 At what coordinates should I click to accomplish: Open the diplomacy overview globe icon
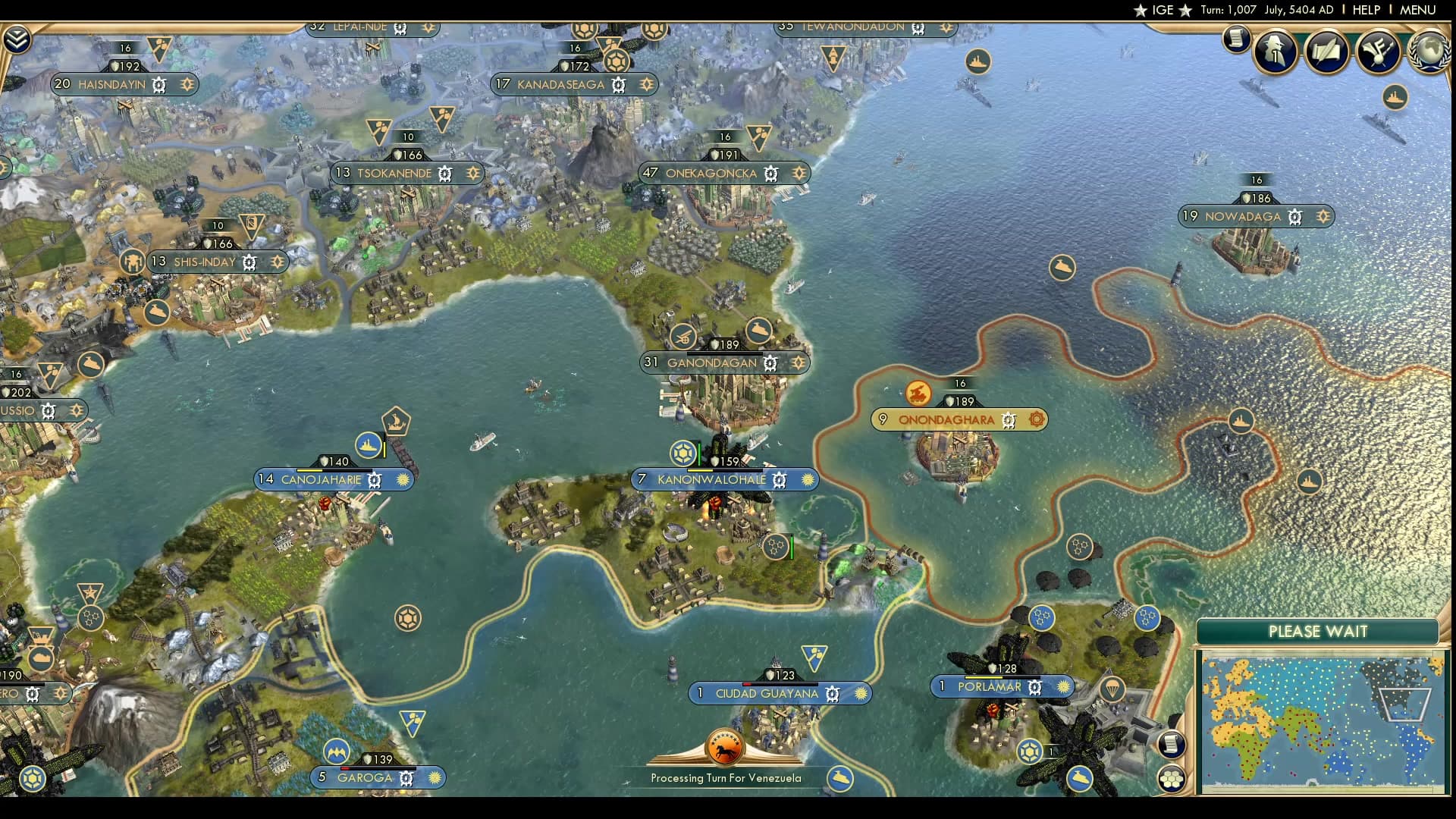click(x=1429, y=51)
